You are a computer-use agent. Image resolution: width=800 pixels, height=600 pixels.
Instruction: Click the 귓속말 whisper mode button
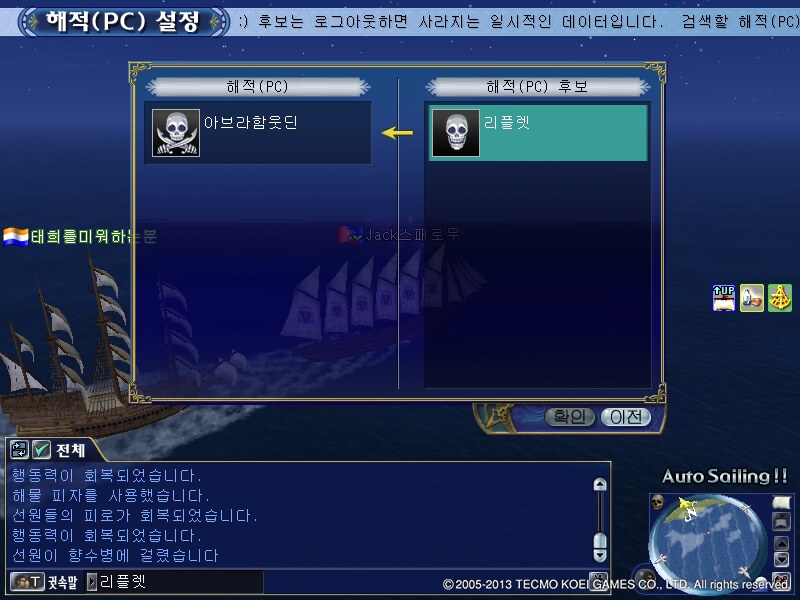coord(42,581)
